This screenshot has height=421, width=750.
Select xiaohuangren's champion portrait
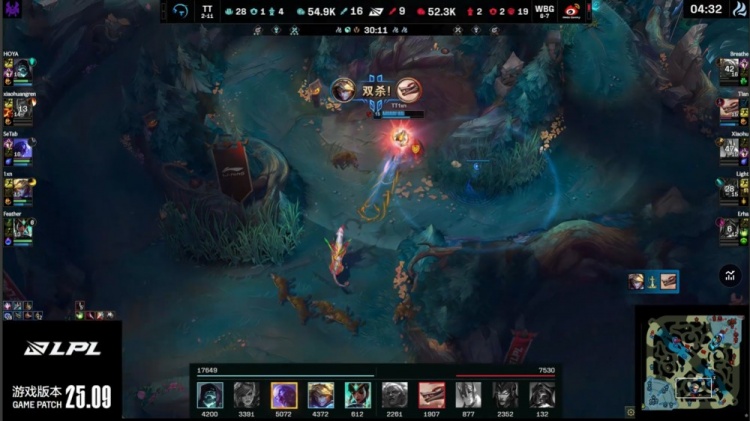22,109
